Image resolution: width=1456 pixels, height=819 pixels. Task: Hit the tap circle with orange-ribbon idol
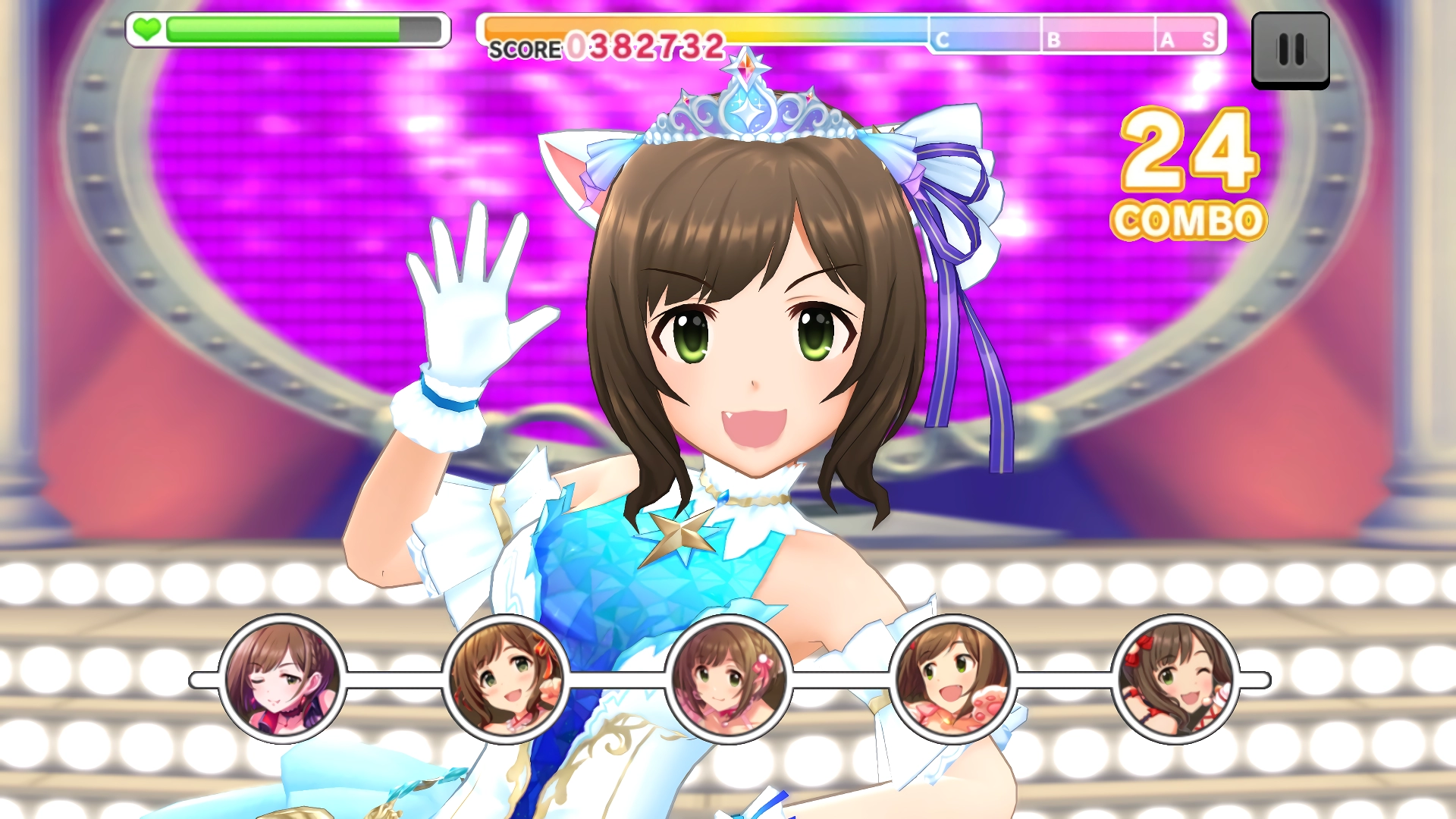(x=506, y=679)
